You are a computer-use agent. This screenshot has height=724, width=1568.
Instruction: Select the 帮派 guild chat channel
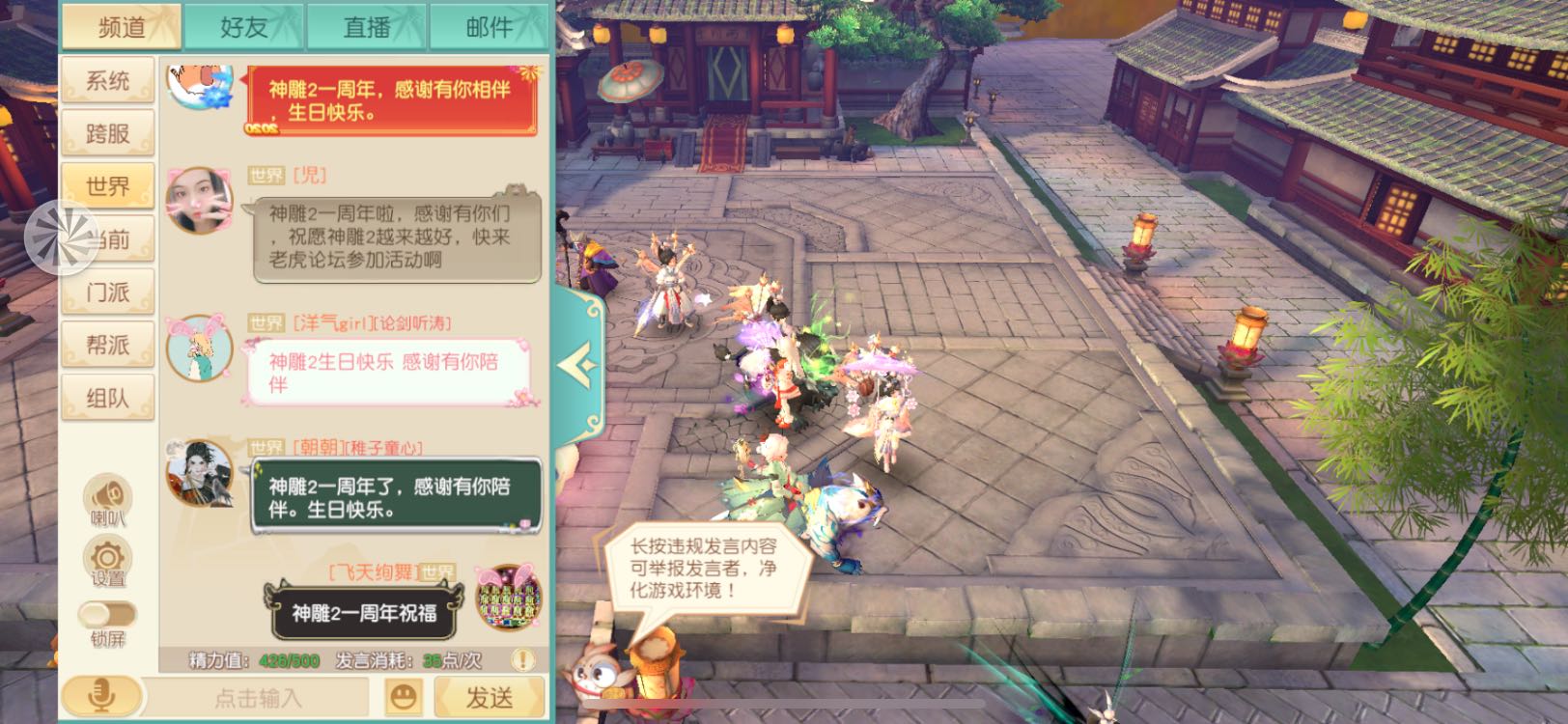107,344
